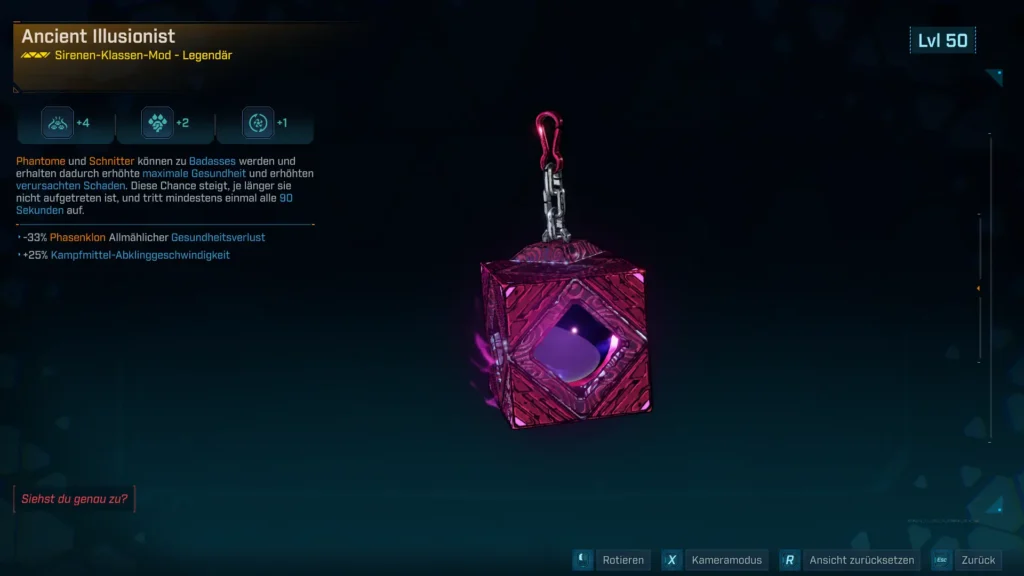Activate the Kameramodus button
Screen dimensions: 1024x576
[x=715, y=560]
